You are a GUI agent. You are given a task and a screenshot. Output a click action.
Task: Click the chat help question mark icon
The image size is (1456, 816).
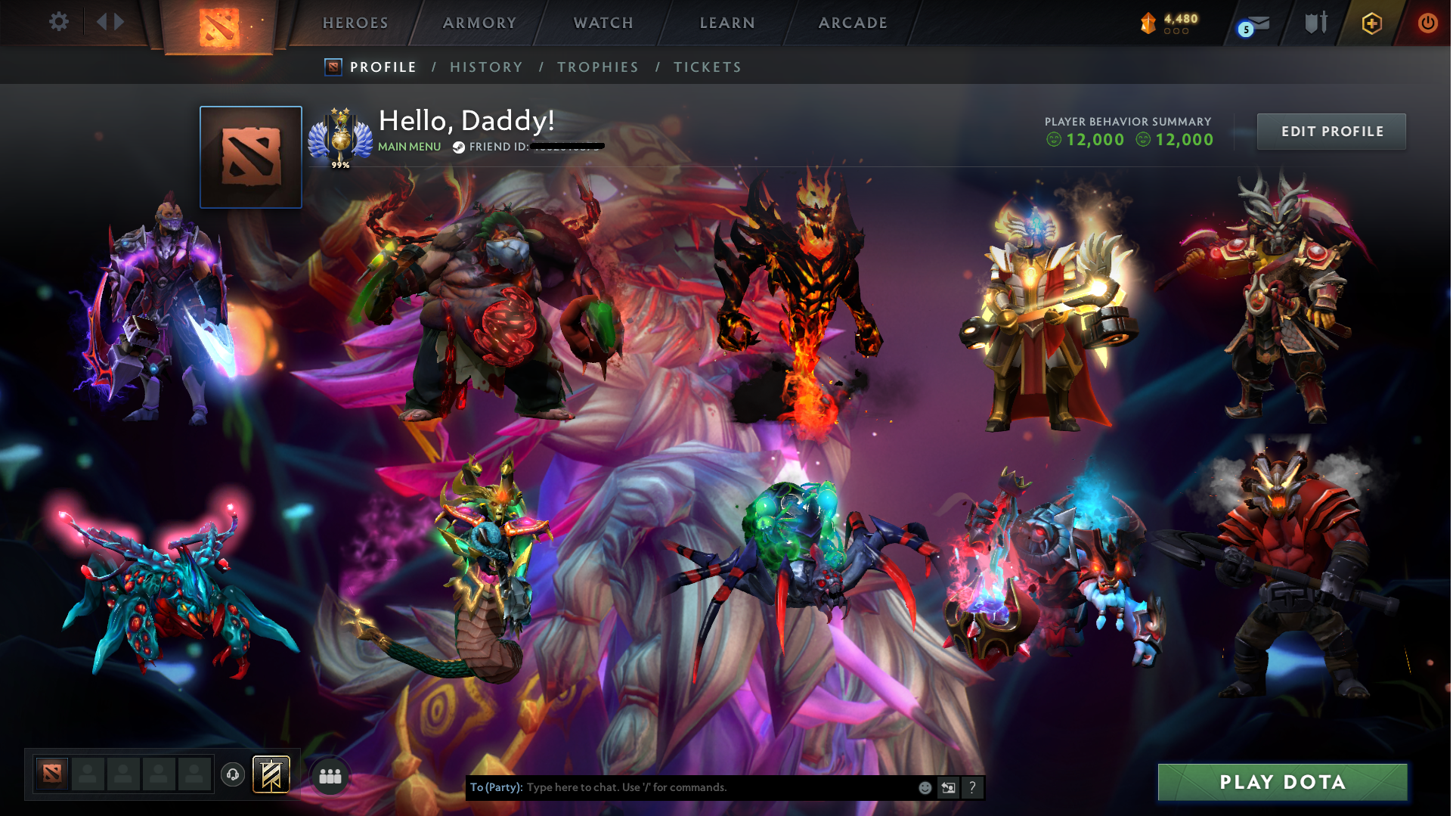click(972, 787)
